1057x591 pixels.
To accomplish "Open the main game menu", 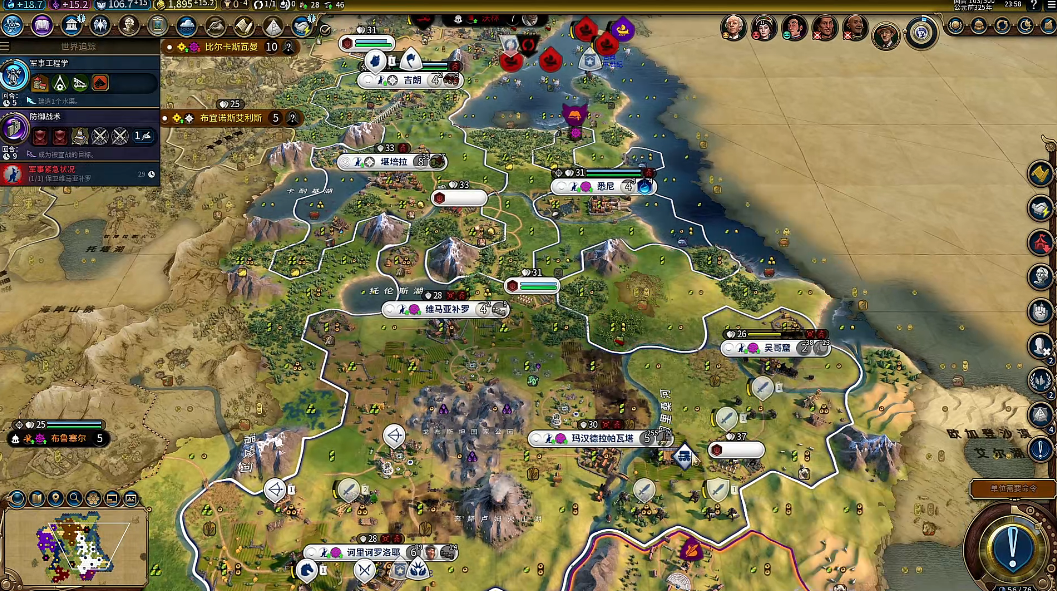I will (x=1047, y=7).
